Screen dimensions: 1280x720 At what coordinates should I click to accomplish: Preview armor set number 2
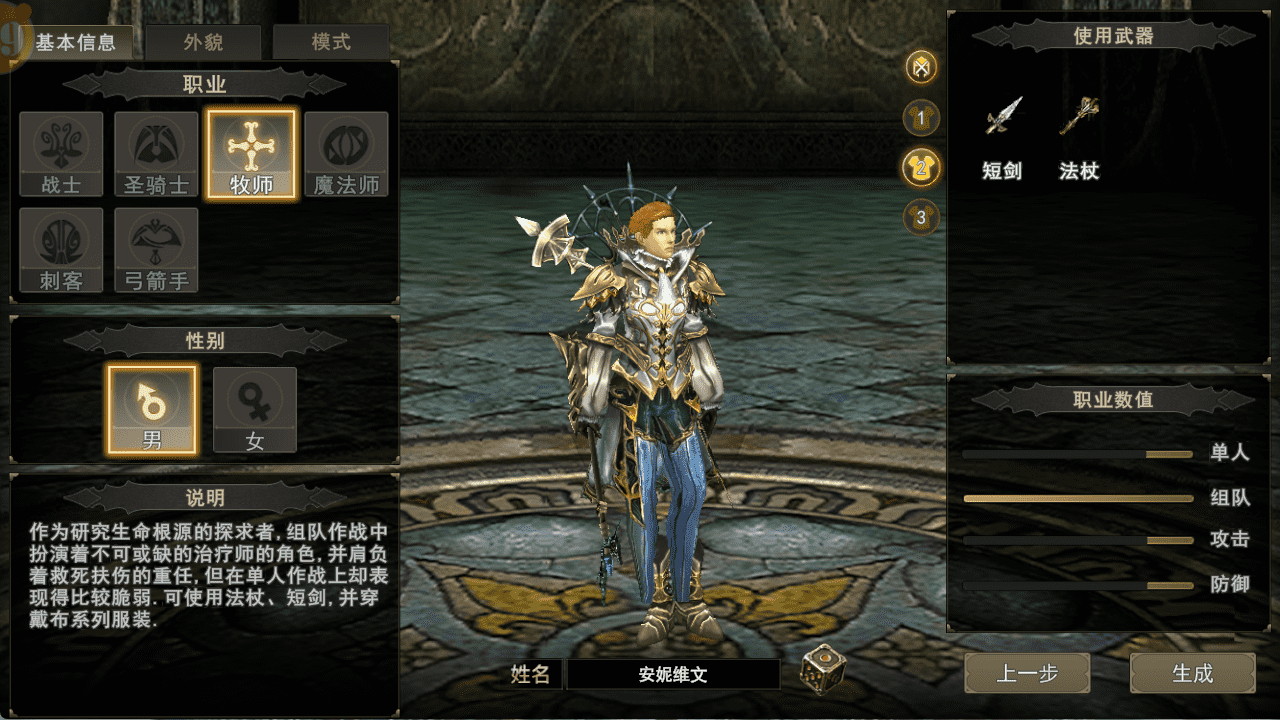pos(921,167)
